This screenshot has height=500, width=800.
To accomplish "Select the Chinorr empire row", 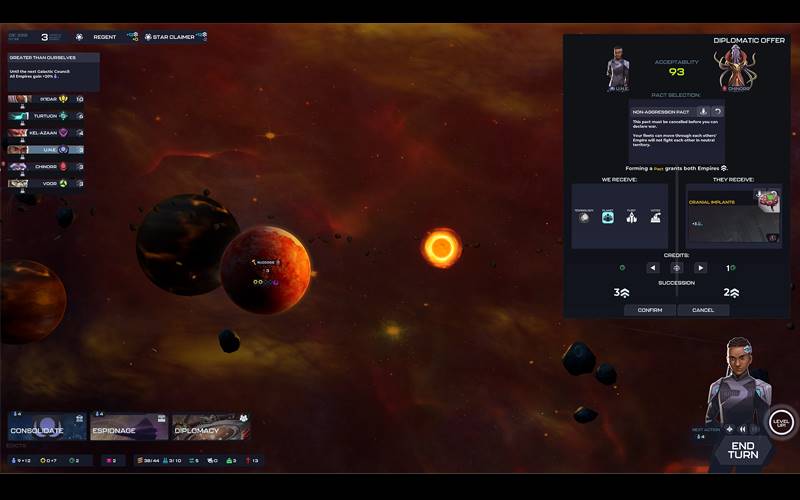I will pyautogui.click(x=46, y=166).
